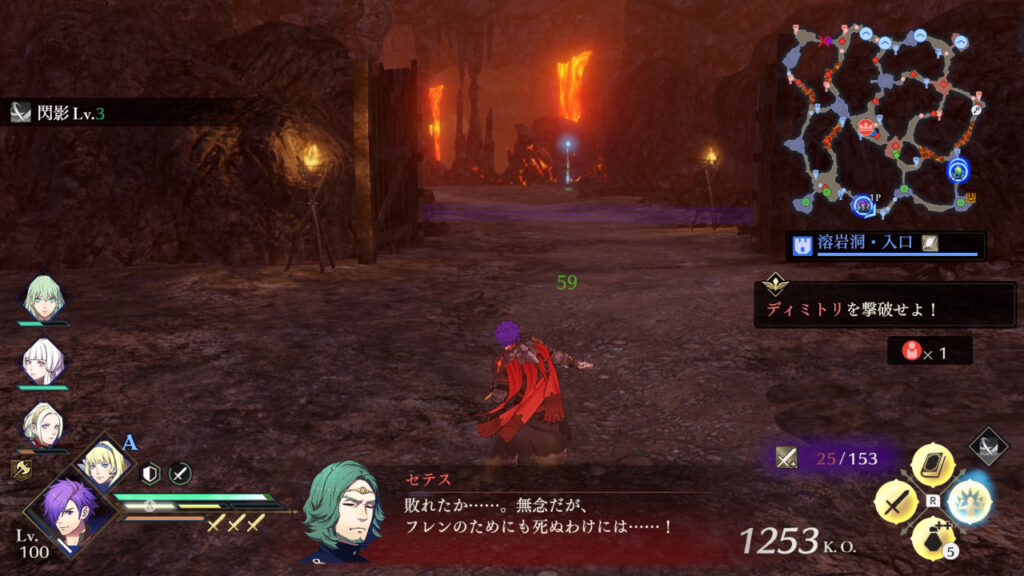1024x576 pixels.
Task: Click the axe class icon
Action: [21, 468]
